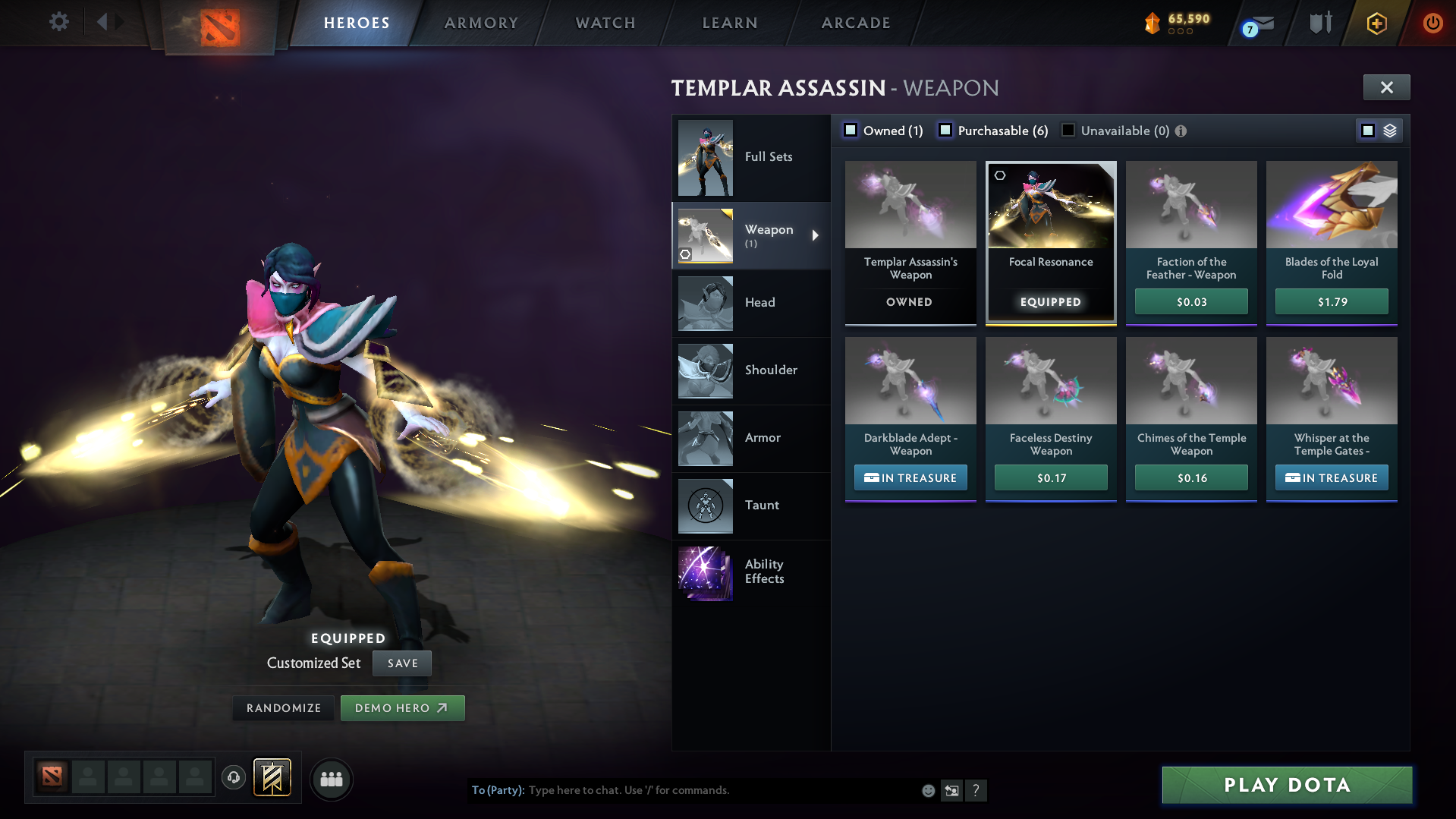
Task: Toggle the Purchasable items filter checkbox
Action: coord(945,131)
